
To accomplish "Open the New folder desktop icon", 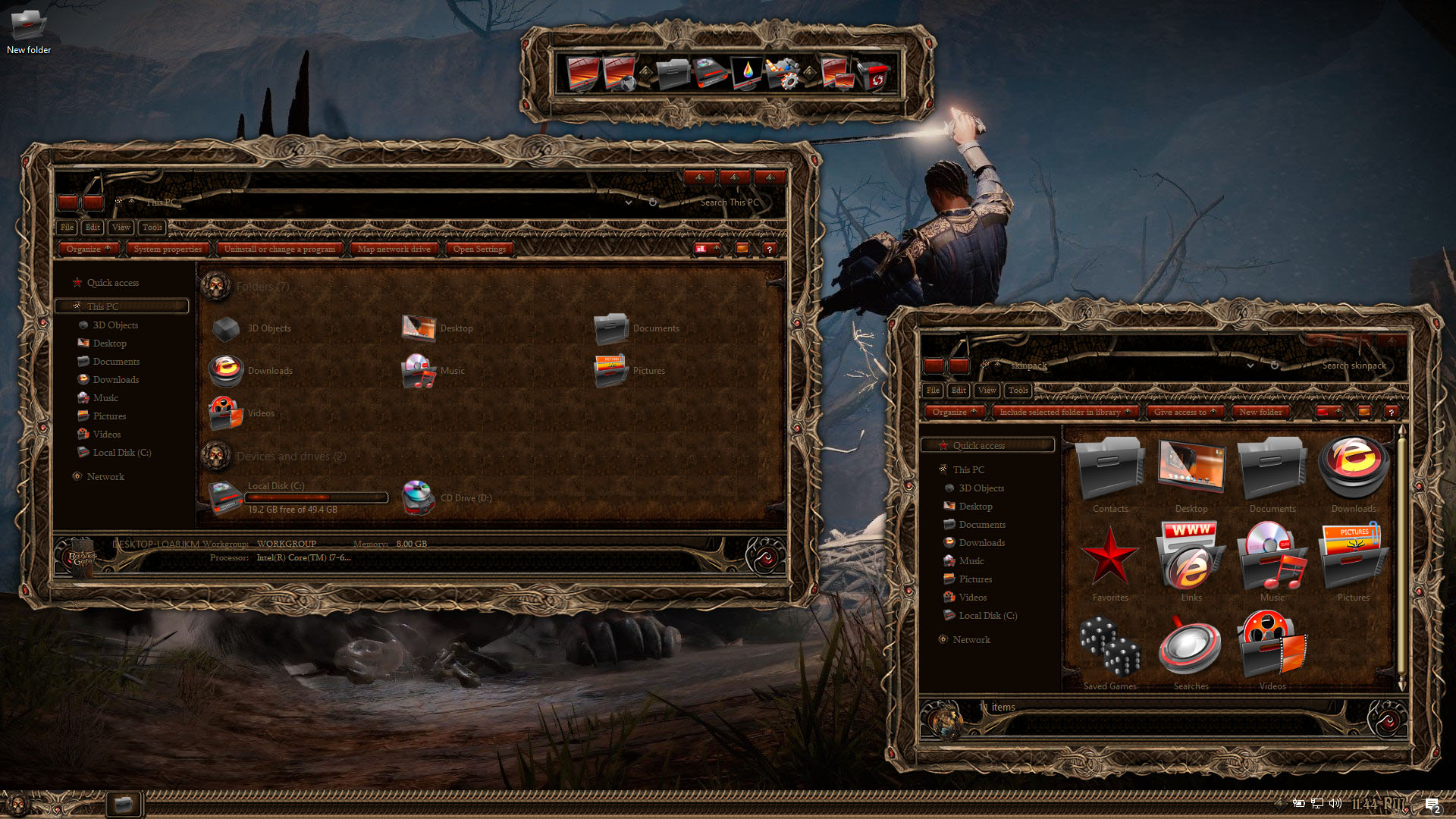I will [28, 30].
